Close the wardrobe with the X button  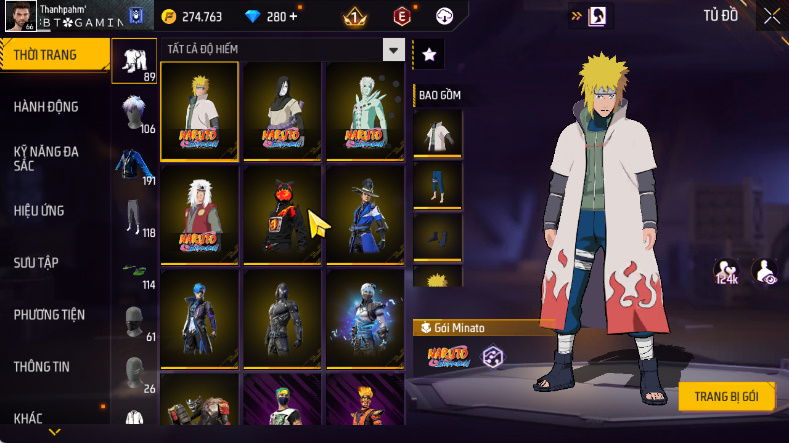(772, 16)
